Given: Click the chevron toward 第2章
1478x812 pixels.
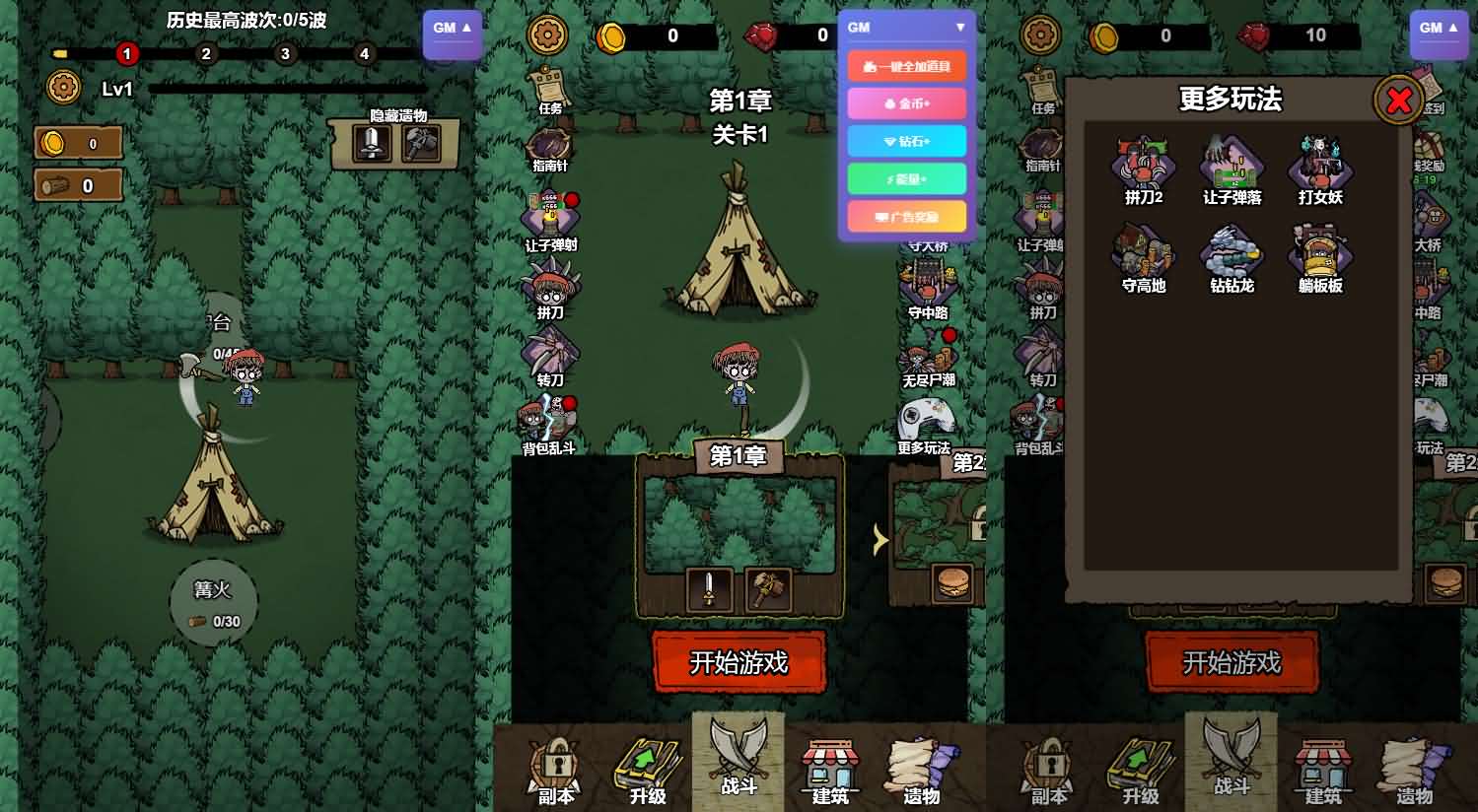Looking at the screenshot, I should pos(878,541).
